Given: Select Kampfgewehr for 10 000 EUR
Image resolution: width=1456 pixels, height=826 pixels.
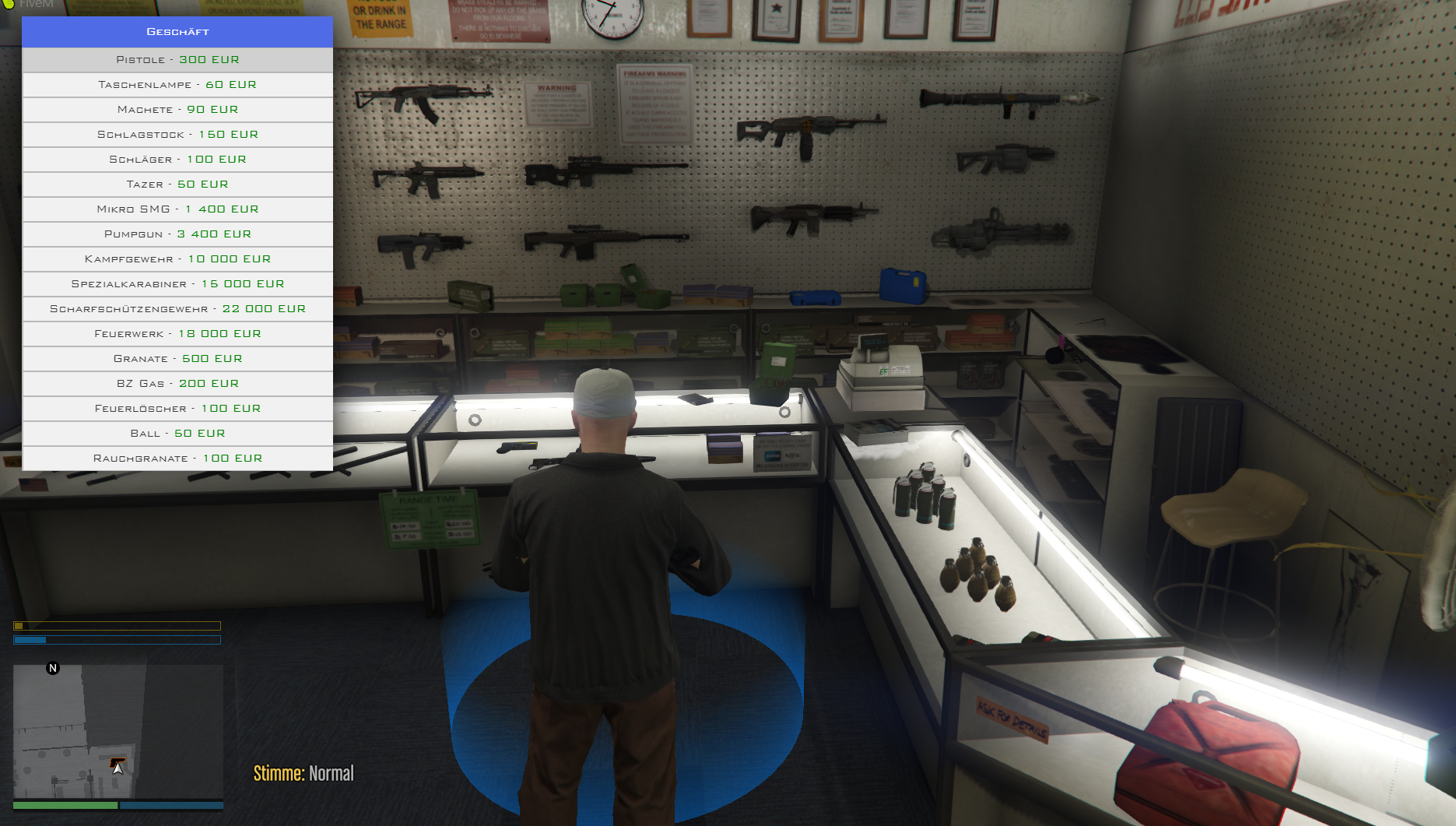Looking at the screenshot, I should click(177, 259).
